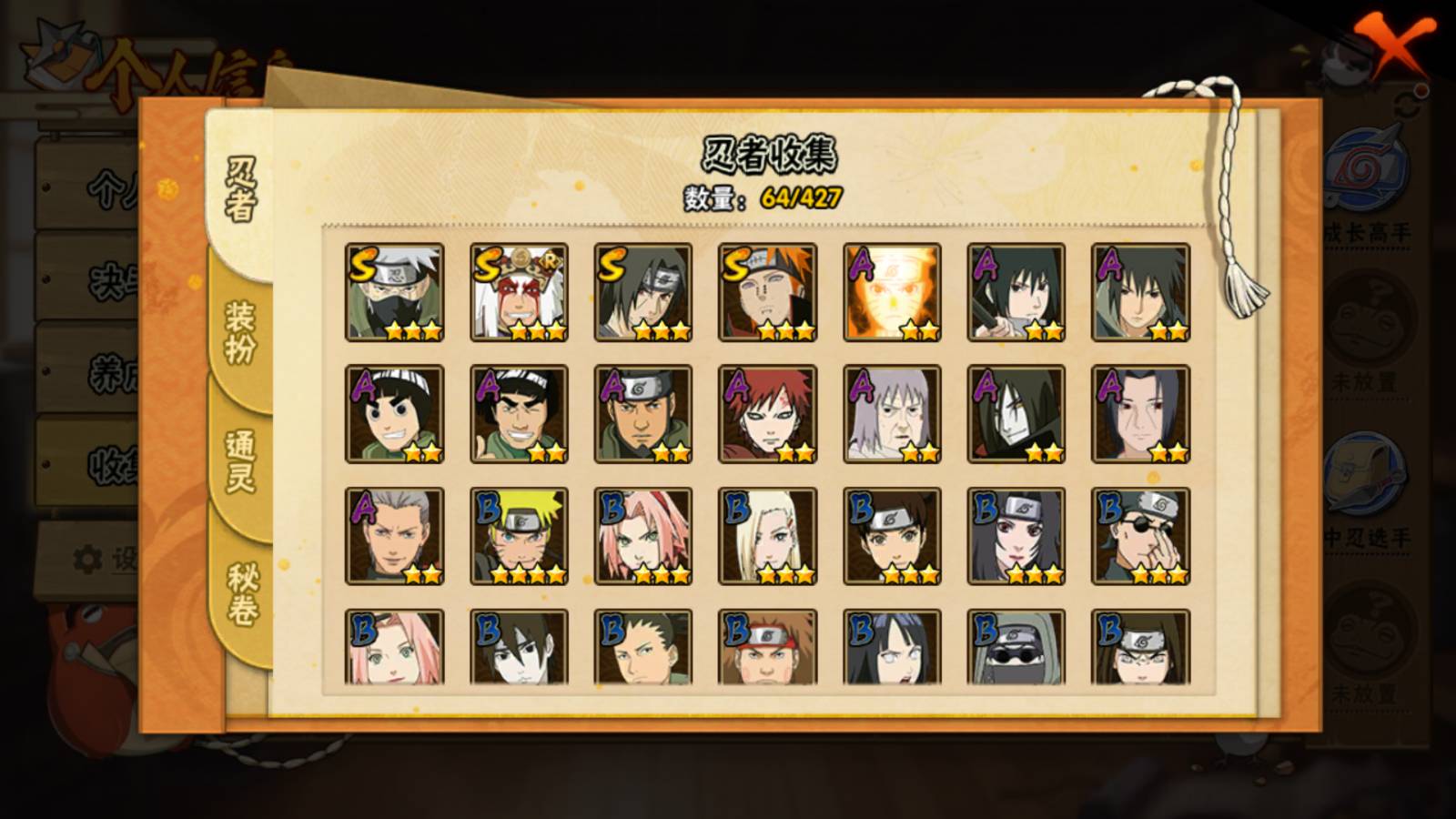
Task: Select the glowing Nine-Tails Chakra Naruto portrait
Action: tap(893, 292)
